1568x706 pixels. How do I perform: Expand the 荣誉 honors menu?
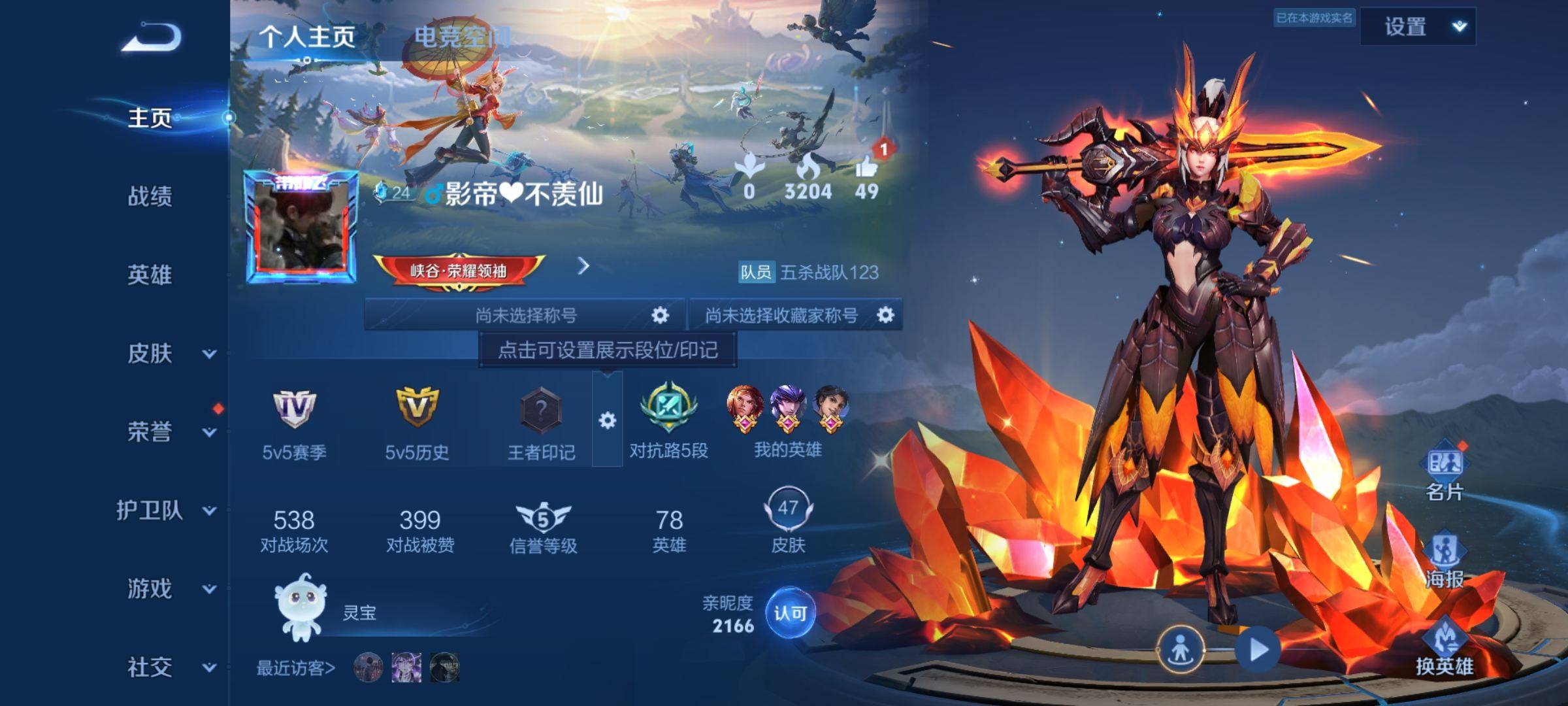[208, 432]
